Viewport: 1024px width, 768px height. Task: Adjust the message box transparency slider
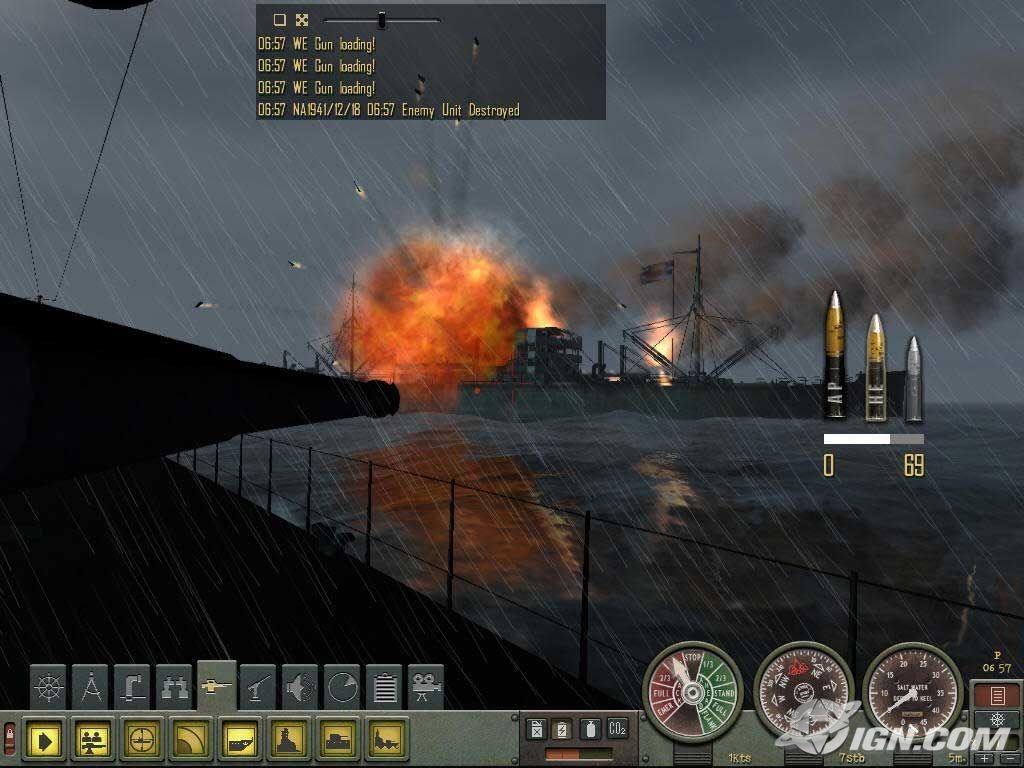(x=381, y=19)
